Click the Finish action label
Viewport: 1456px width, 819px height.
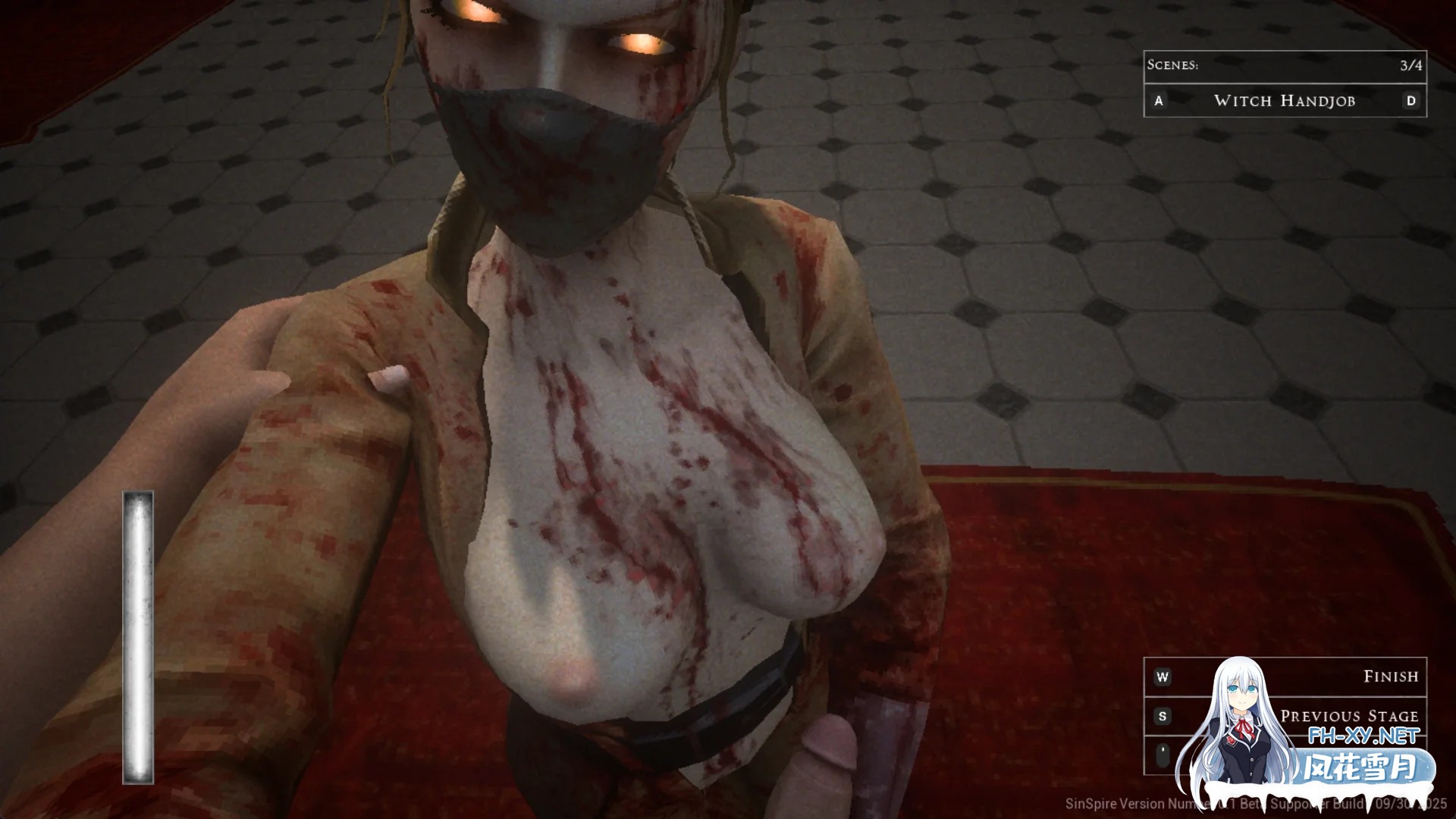[x=1392, y=675]
